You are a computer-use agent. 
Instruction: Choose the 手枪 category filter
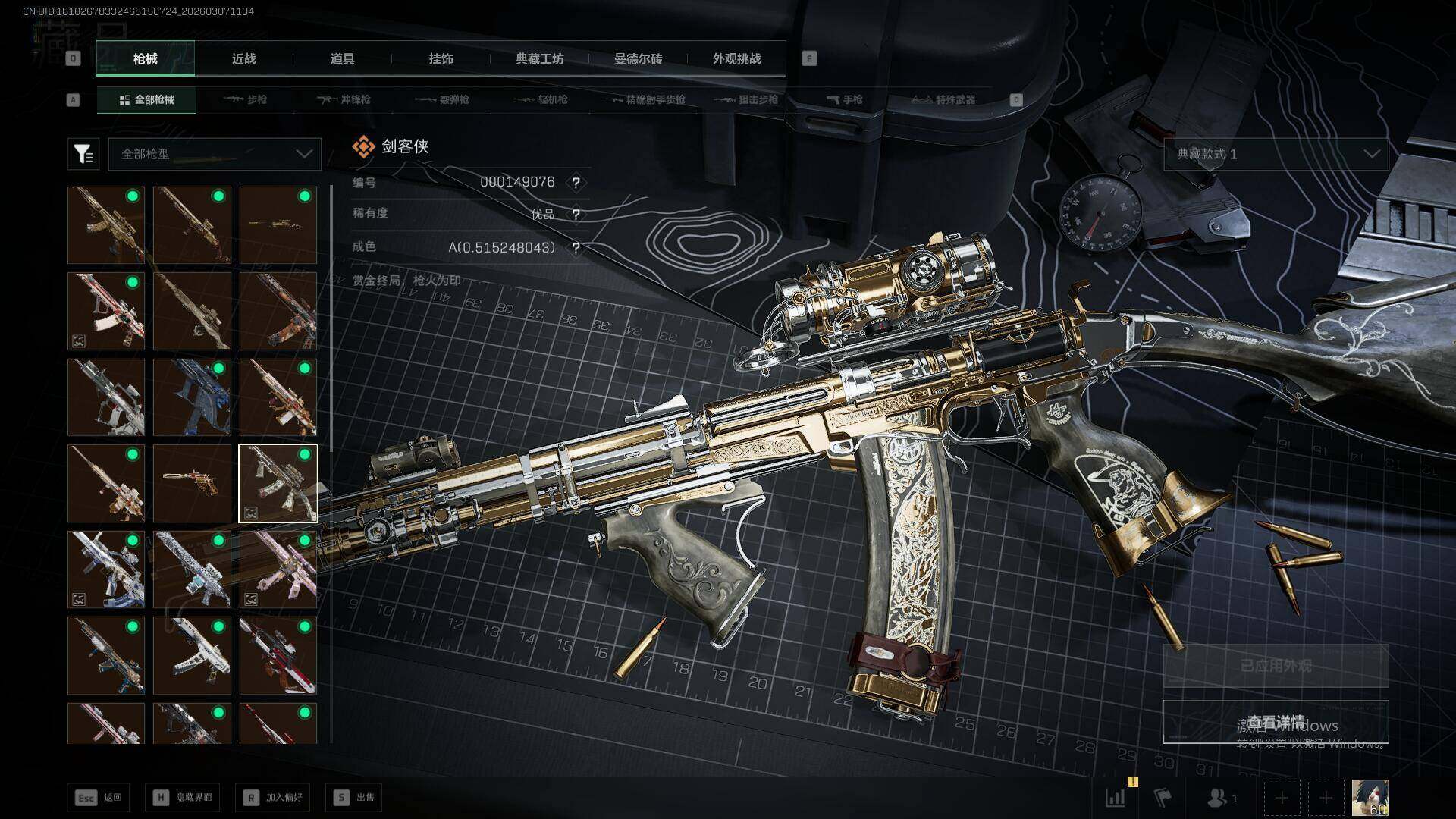click(x=845, y=99)
